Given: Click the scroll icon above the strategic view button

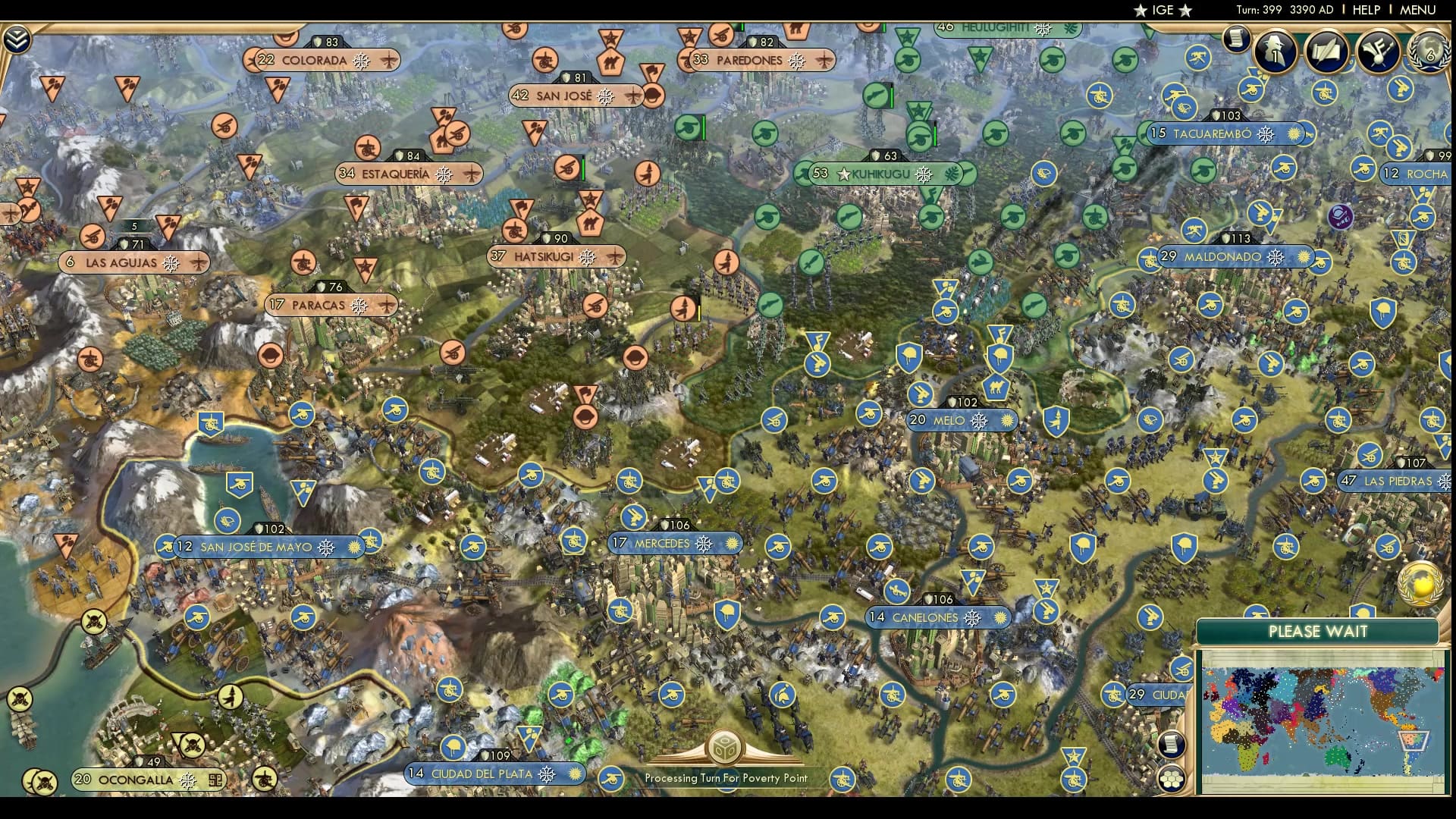Looking at the screenshot, I should click(1172, 745).
